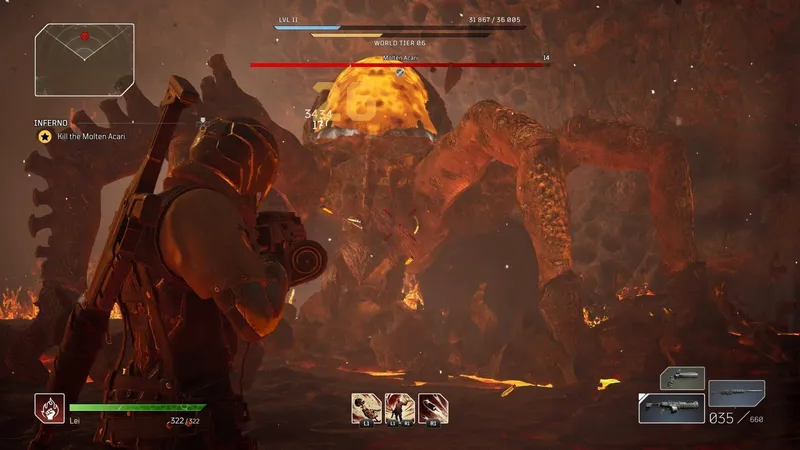Select the equipped assault rifle slot
The height and width of the screenshot is (450, 800).
670,408
